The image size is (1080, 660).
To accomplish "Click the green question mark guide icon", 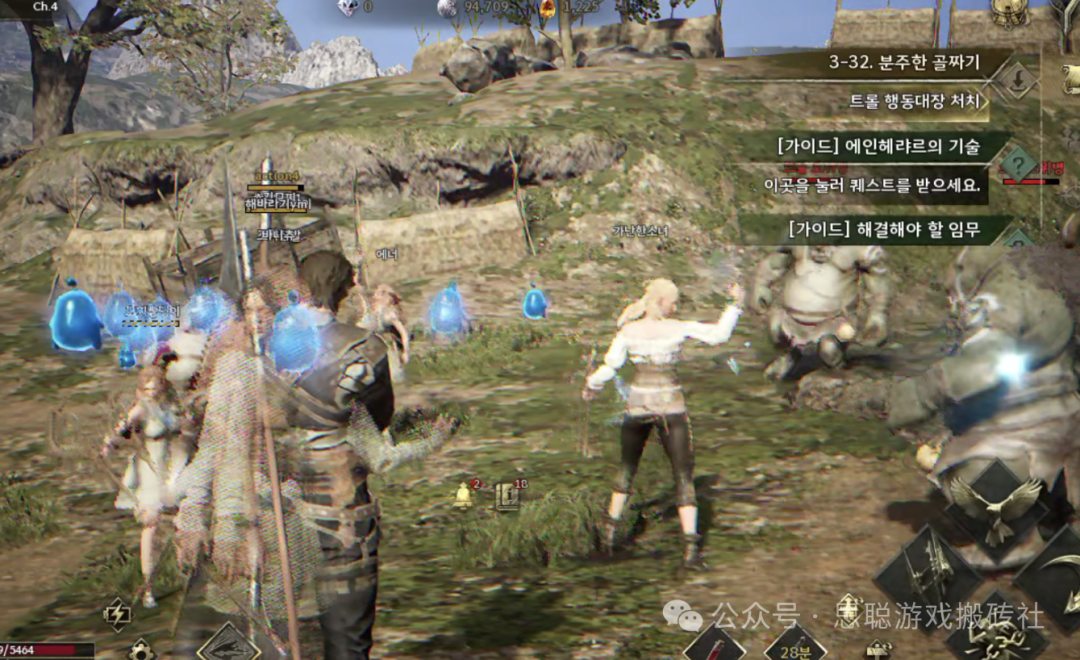I will [1018, 163].
